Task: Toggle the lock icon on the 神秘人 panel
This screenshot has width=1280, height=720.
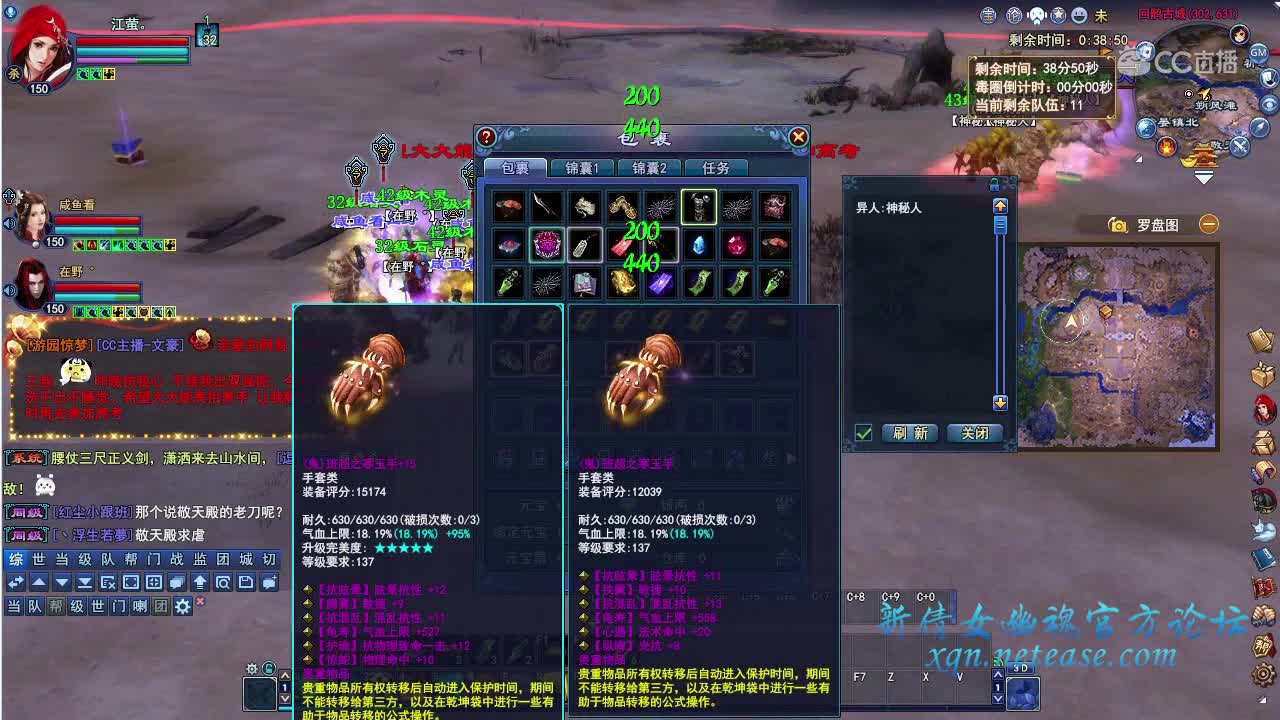Action: coord(994,185)
